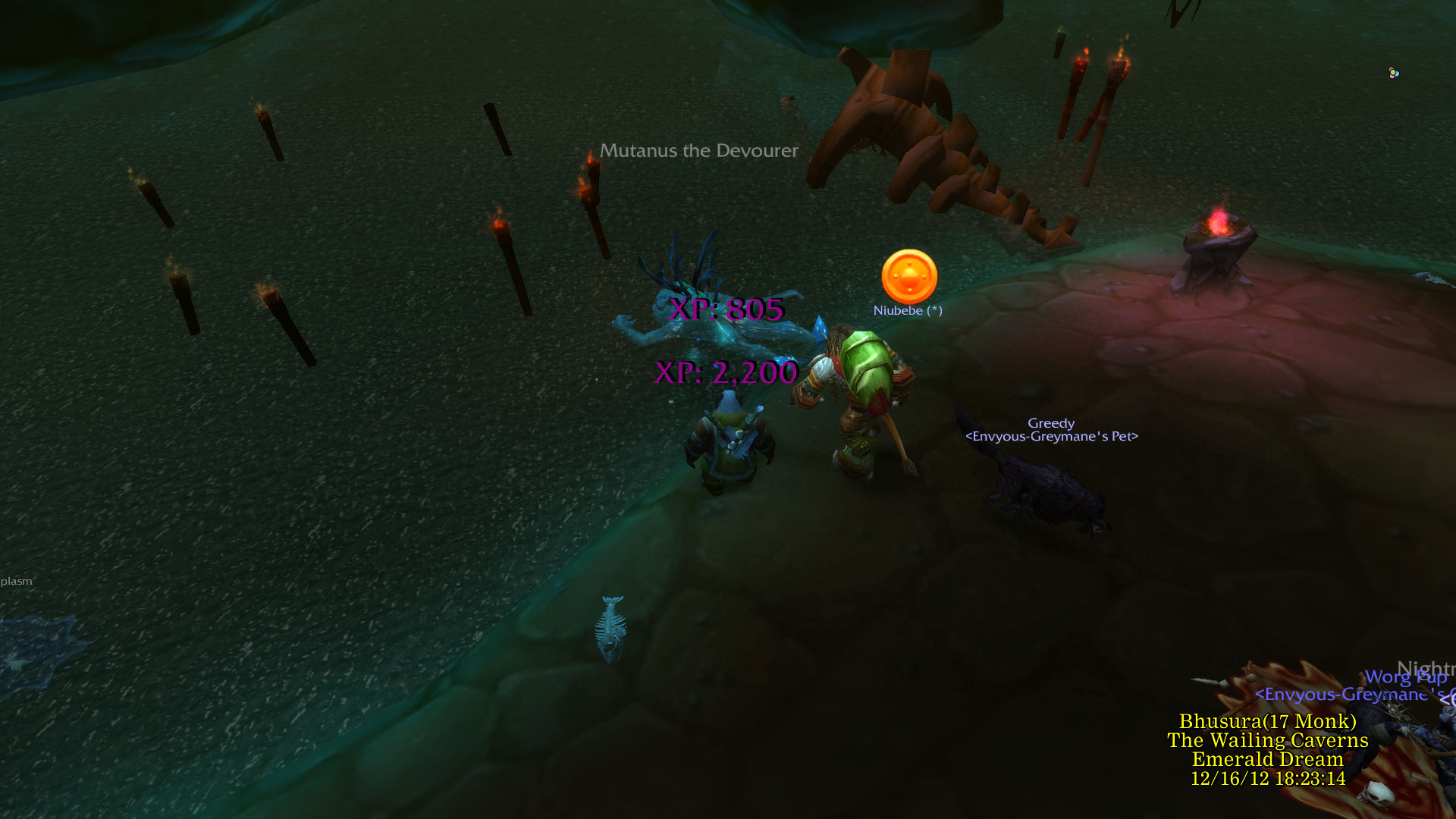Select the pet nameplate labeled Greedy

(1050, 423)
